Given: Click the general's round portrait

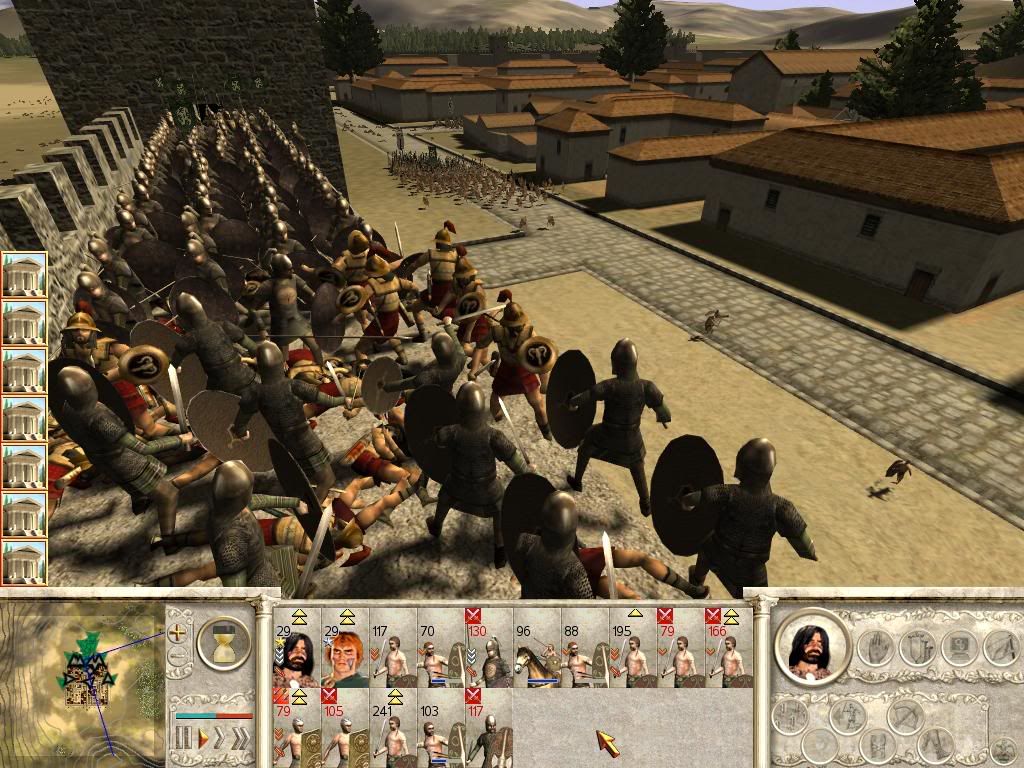Looking at the screenshot, I should tap(811, 647).
